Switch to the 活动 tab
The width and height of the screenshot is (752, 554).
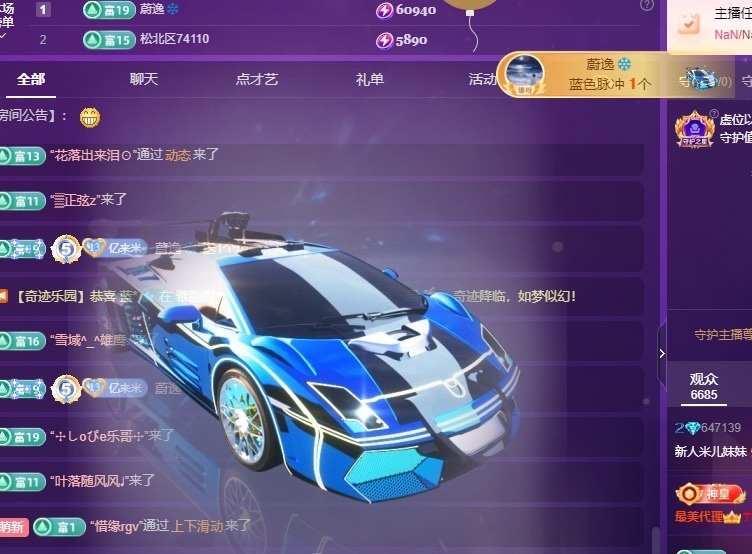482,79
